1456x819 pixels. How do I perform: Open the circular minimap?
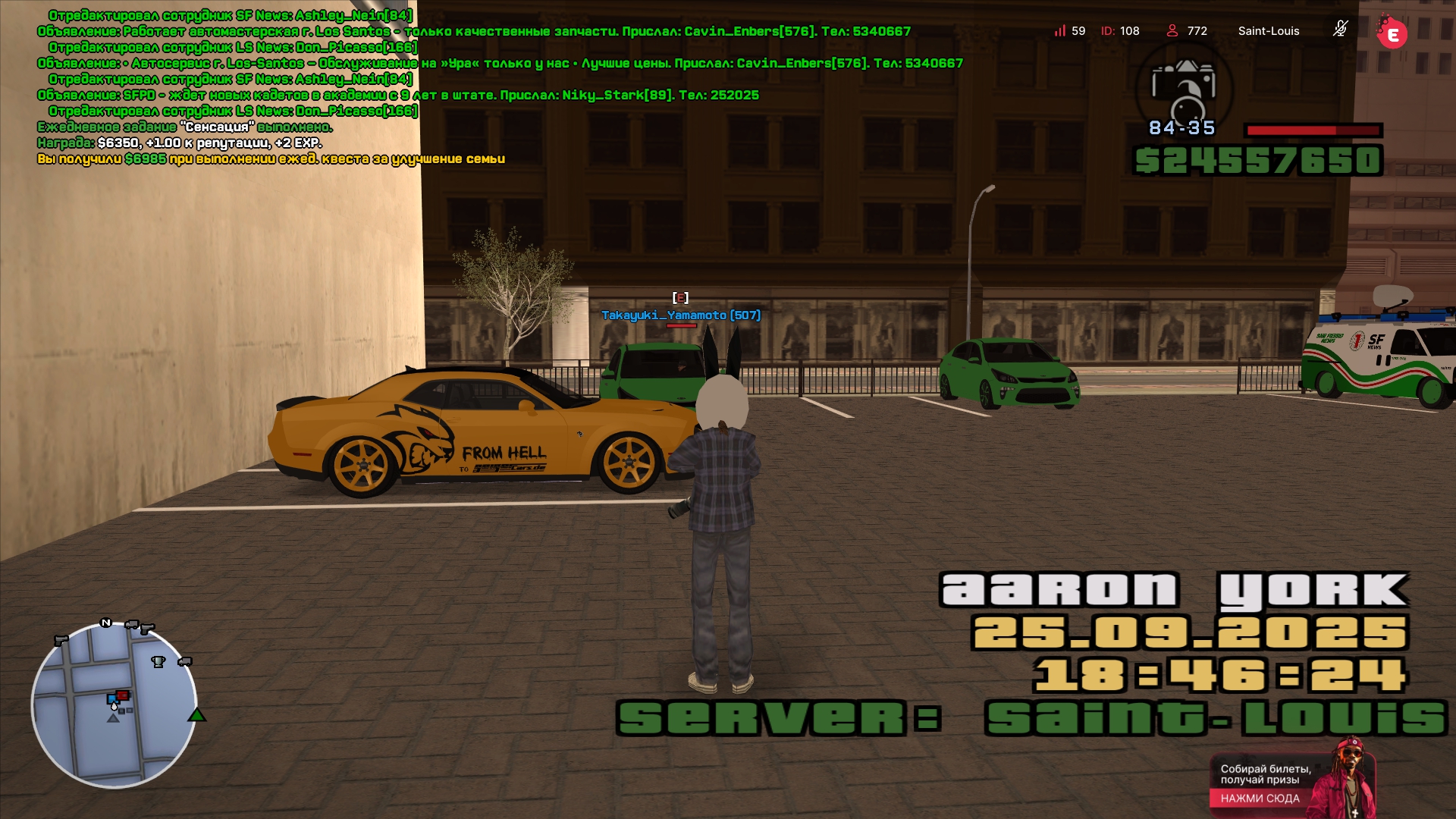114,705
